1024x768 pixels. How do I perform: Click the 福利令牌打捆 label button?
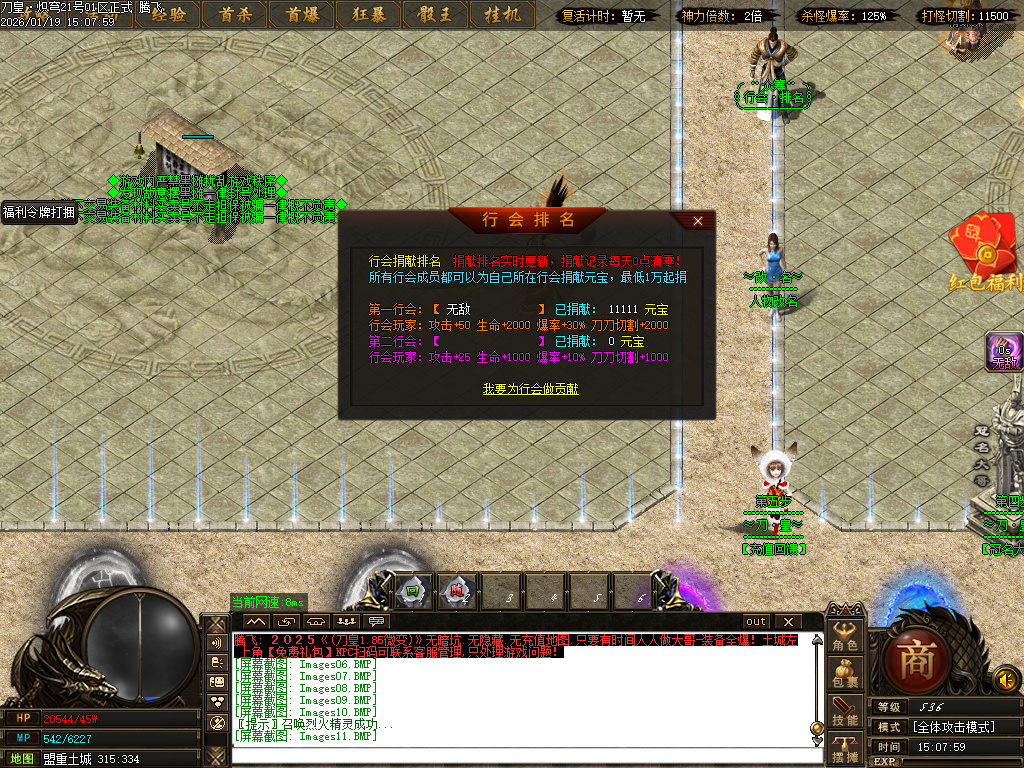39,212
